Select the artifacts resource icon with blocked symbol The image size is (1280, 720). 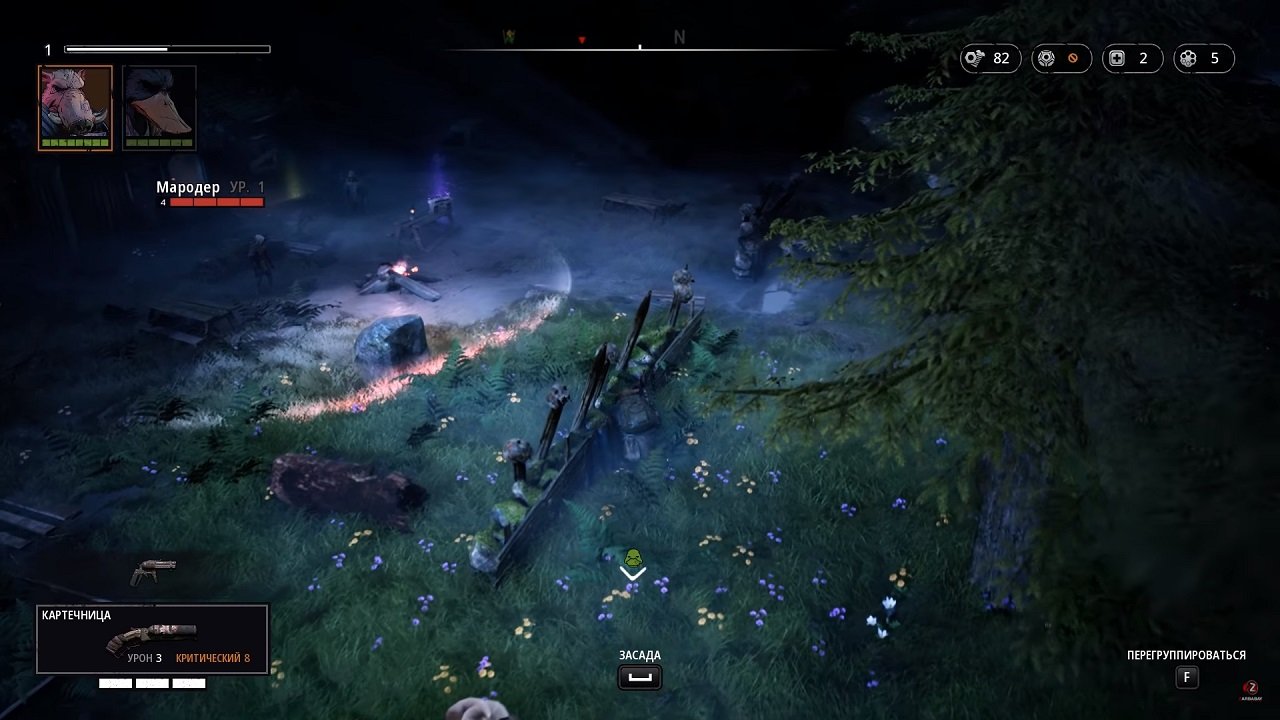[1046, 58]
